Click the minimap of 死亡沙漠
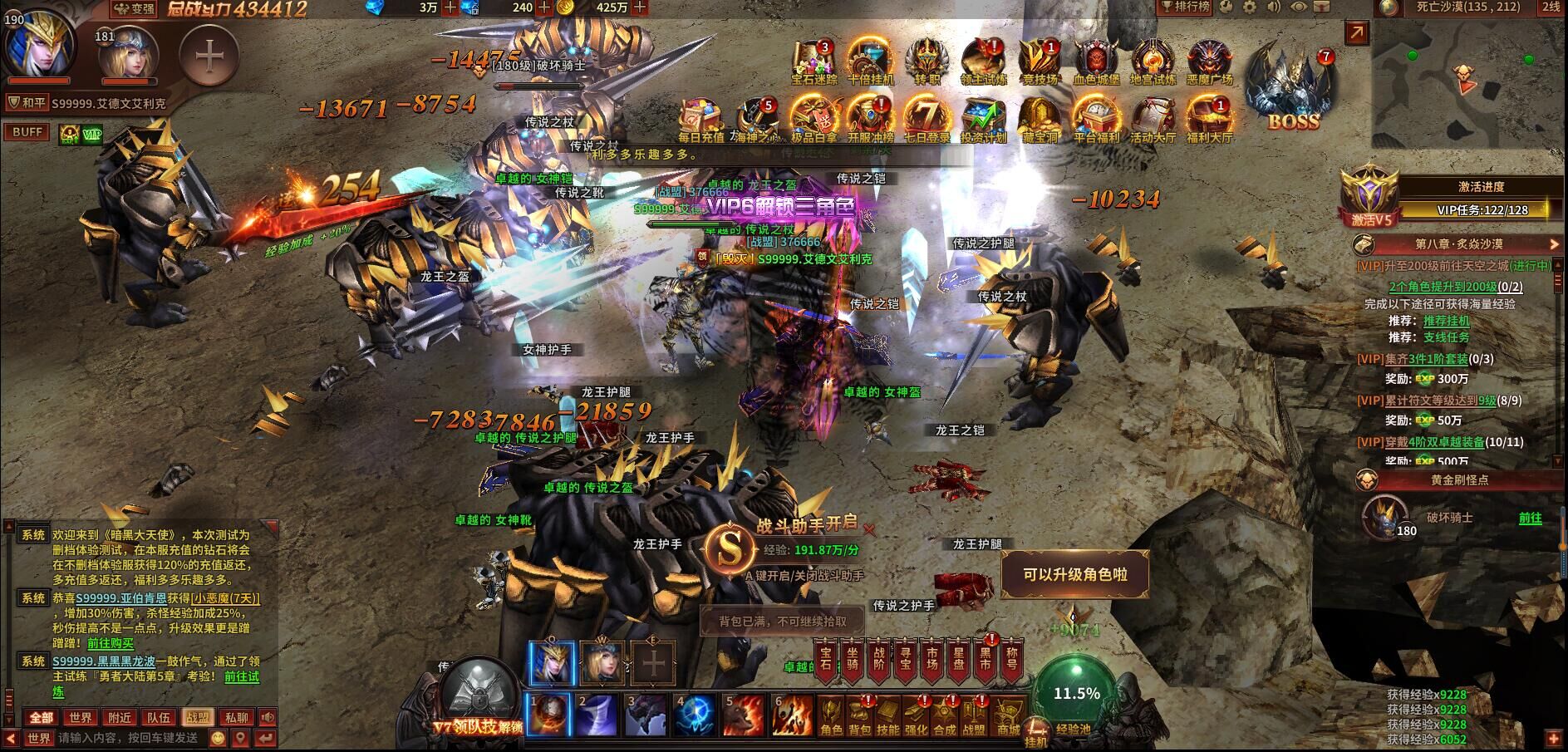The height and width of the screenshot is (752, 1568). pos(1465,83)
